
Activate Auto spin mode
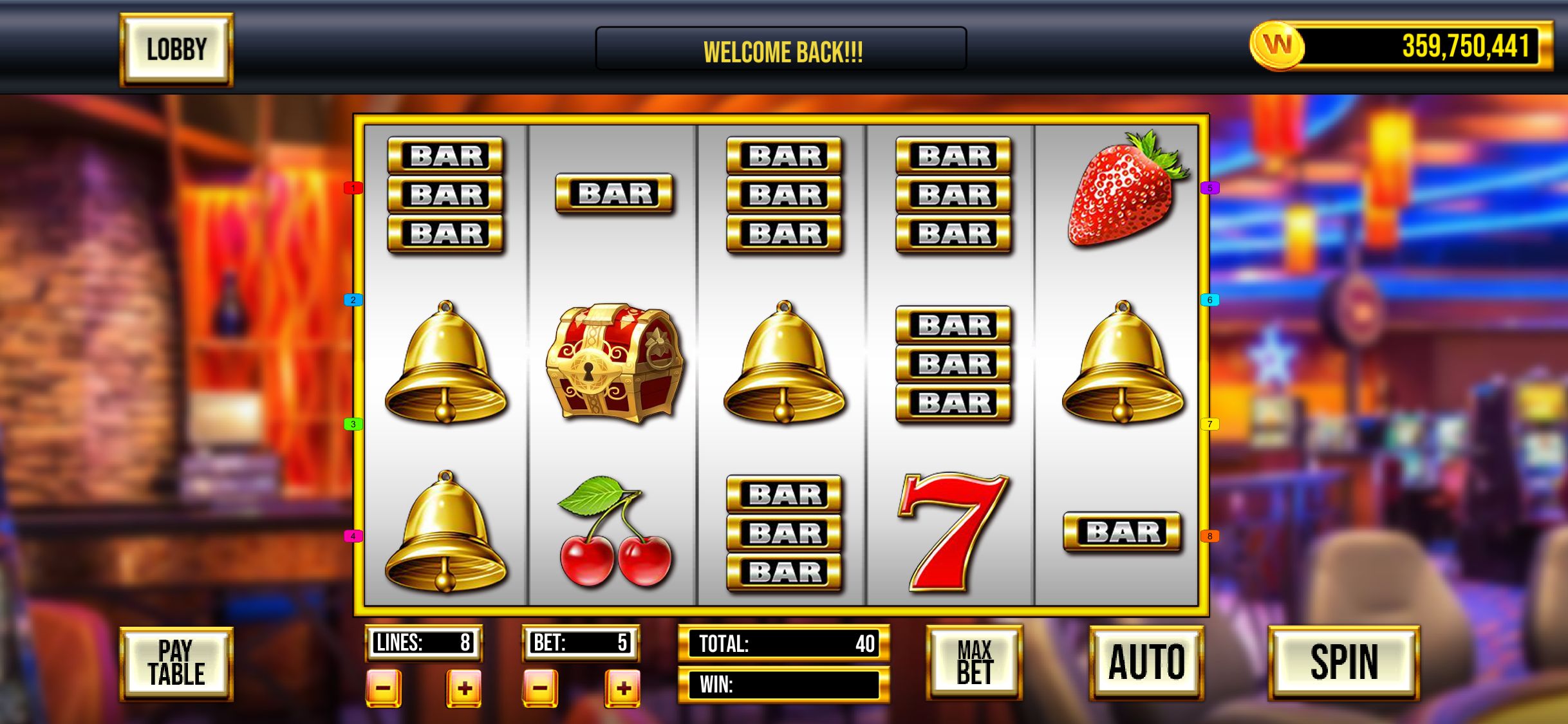tap(1146, 664)
